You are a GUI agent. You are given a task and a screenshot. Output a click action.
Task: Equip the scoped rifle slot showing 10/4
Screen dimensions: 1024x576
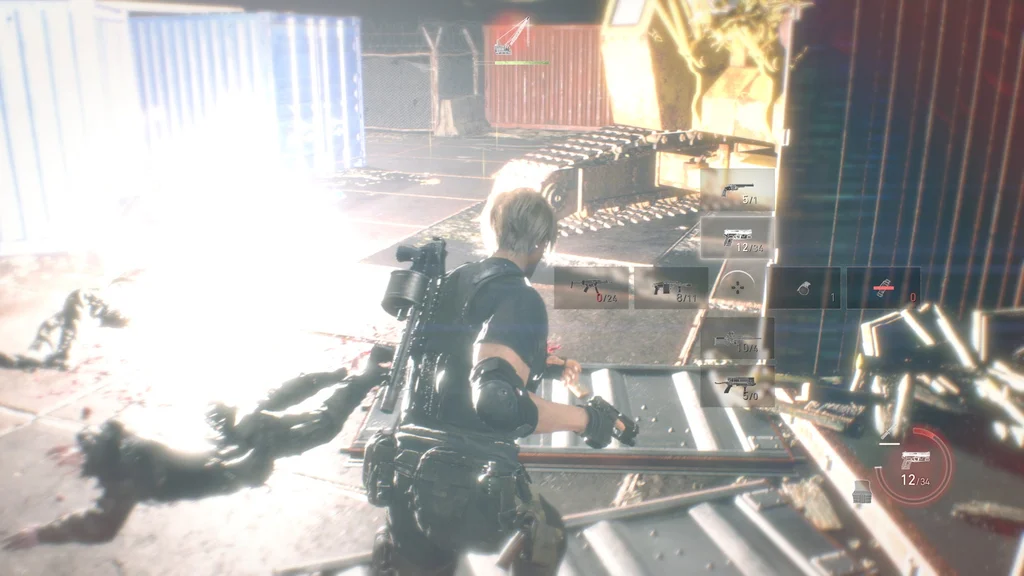738,338
